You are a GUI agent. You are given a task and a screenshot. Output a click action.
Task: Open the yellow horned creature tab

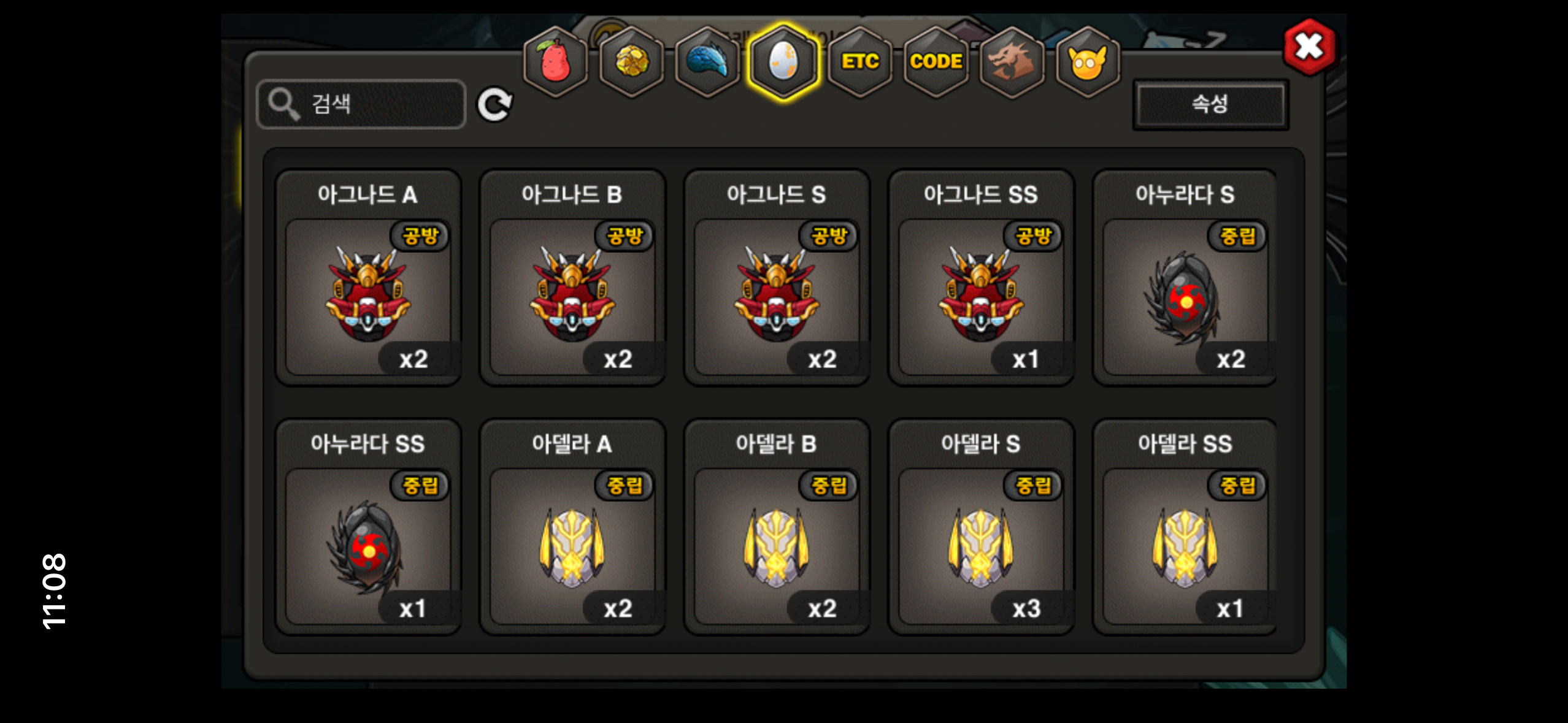(1087, 61)
